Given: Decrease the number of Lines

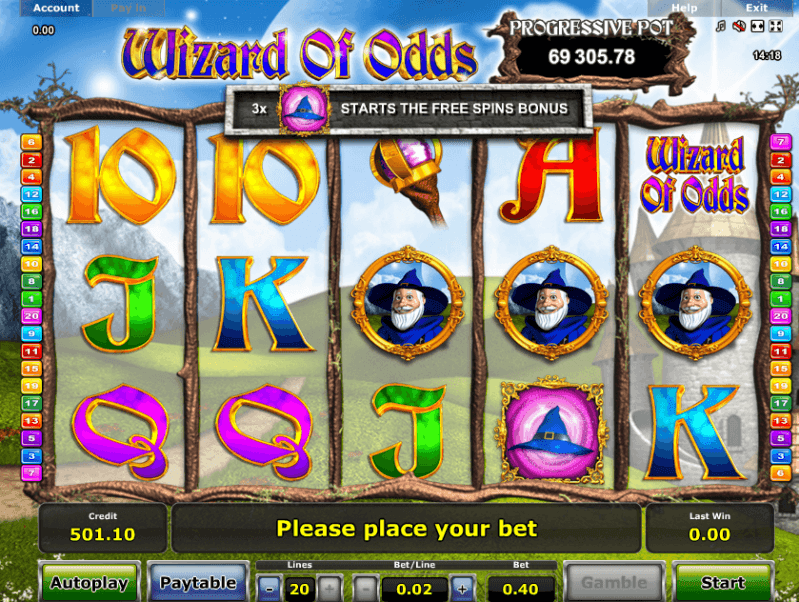Looking at the screenshot, I should tap(268, 587).
